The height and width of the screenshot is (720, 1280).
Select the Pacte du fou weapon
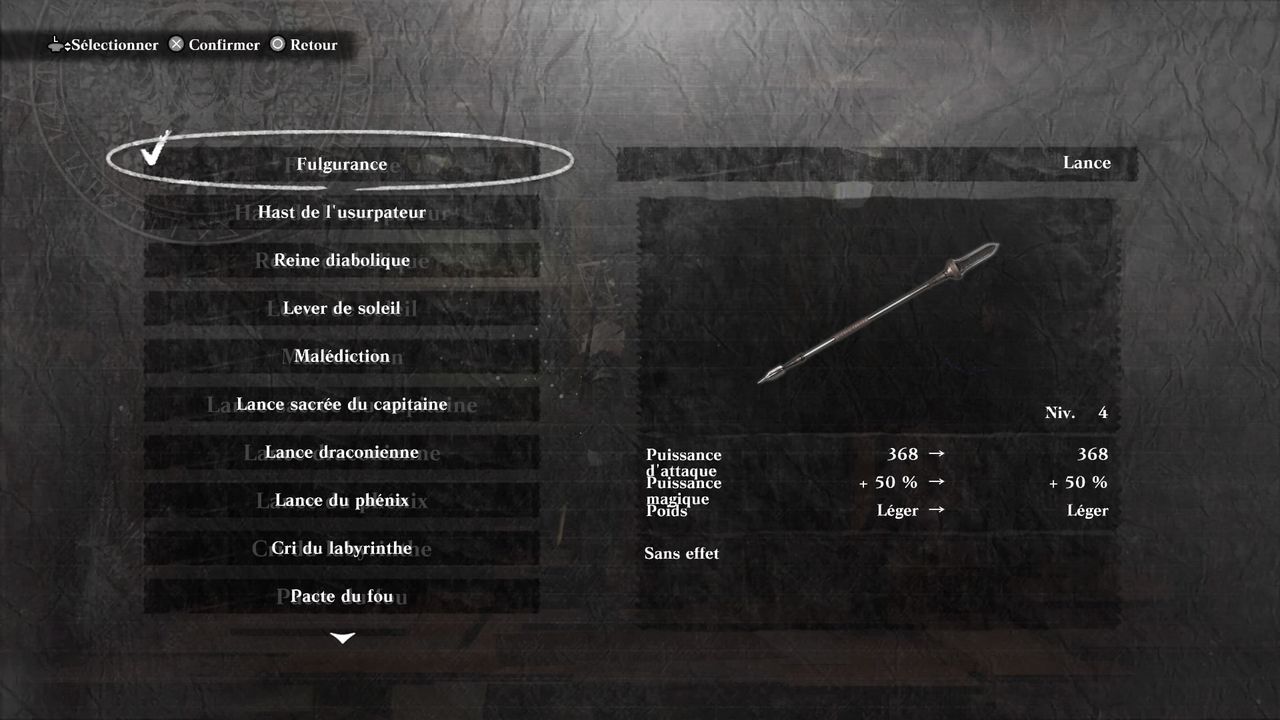coord(341,596)
